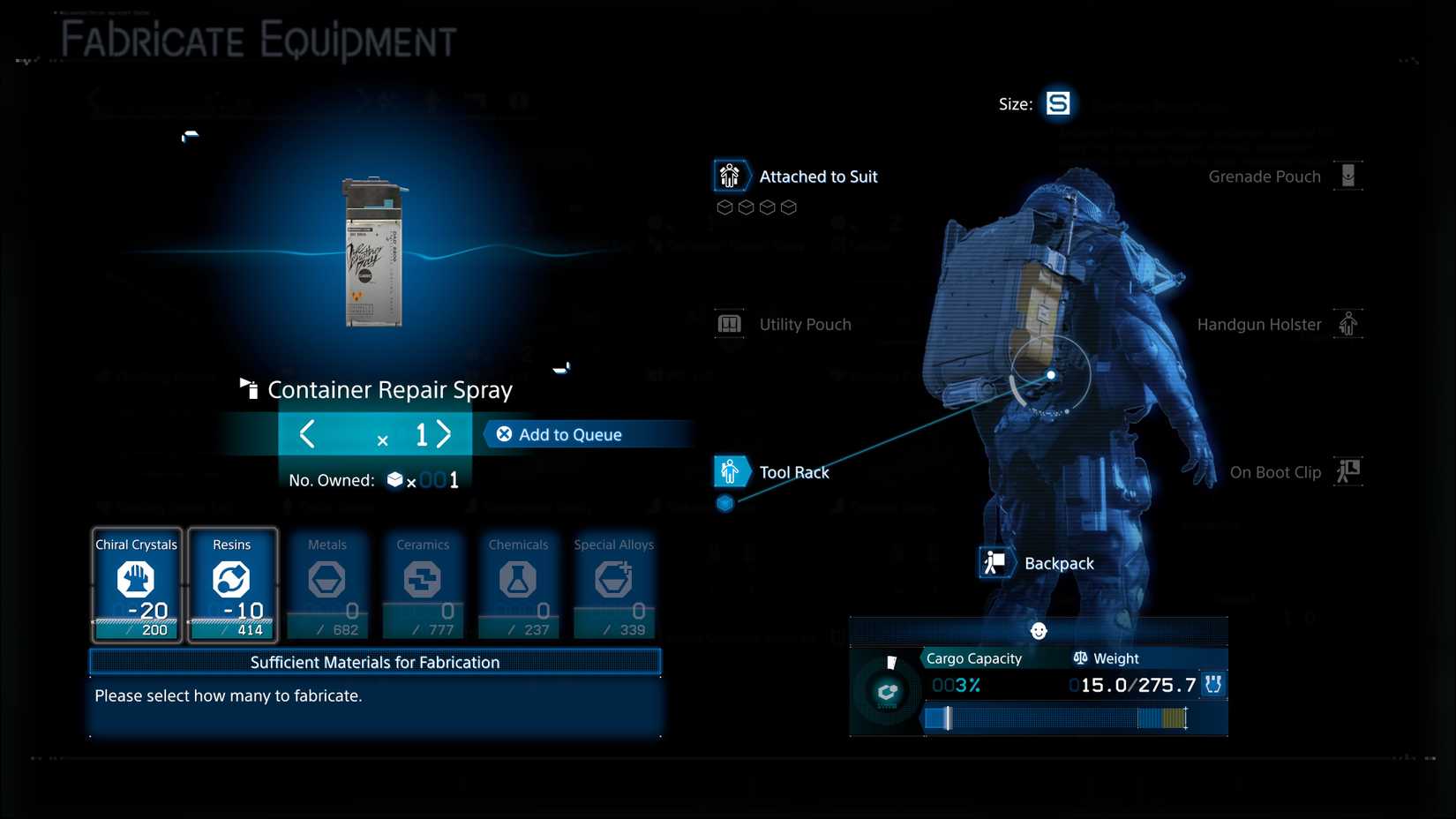
Task: Toggle the first Attached to Suit slot diamond
Action: [x=724, y=207]
